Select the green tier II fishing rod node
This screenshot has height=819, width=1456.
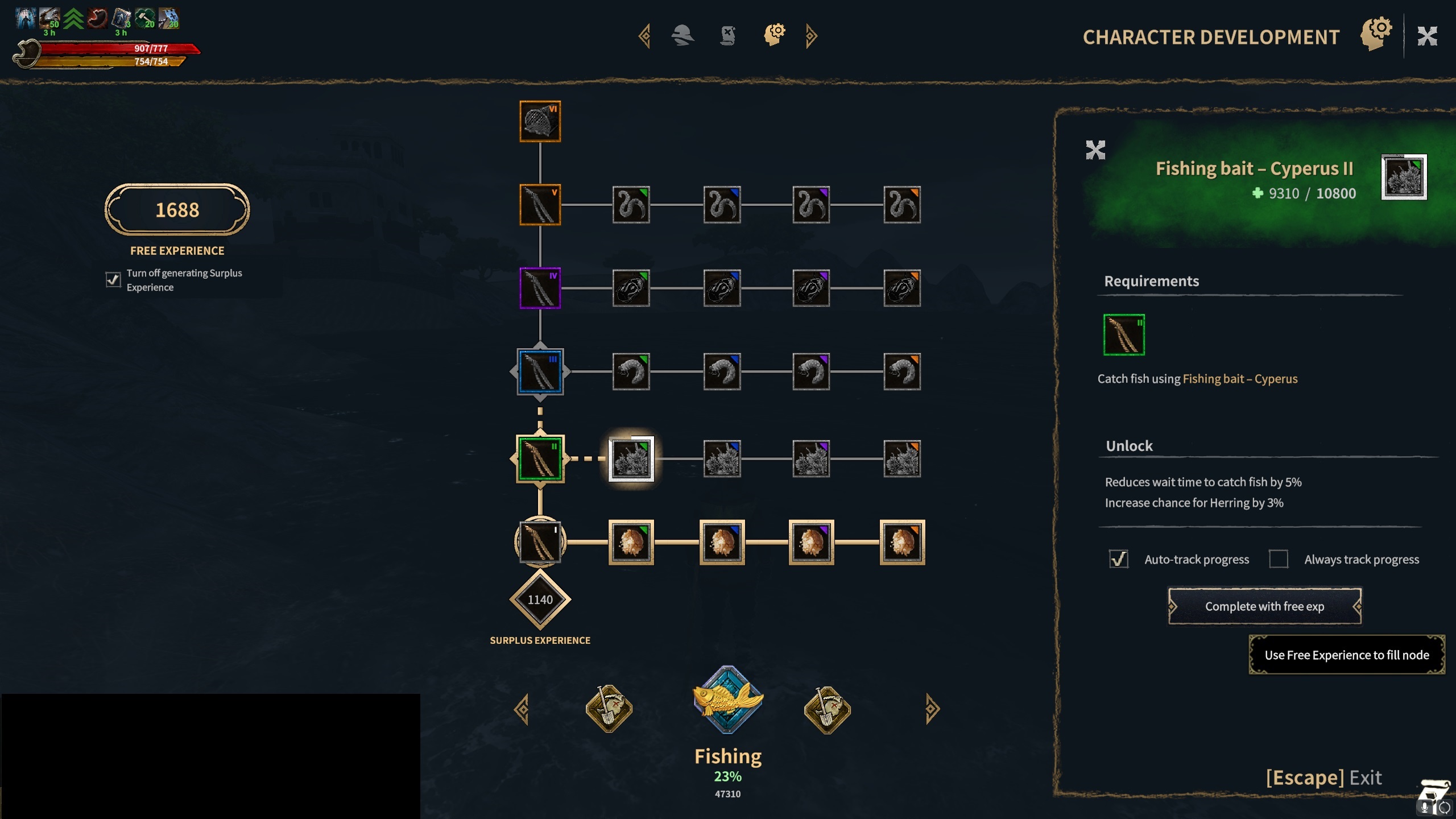tap(540, 458)
